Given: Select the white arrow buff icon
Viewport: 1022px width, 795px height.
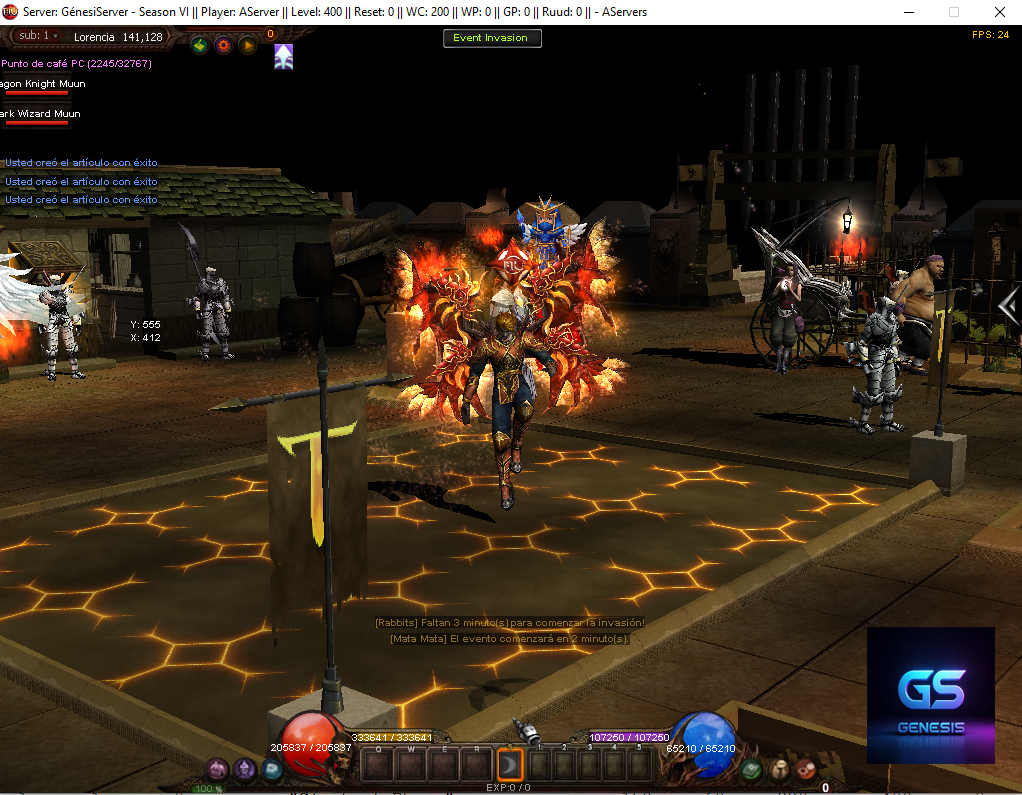Looking at the screenshot, I should (284, 57).
